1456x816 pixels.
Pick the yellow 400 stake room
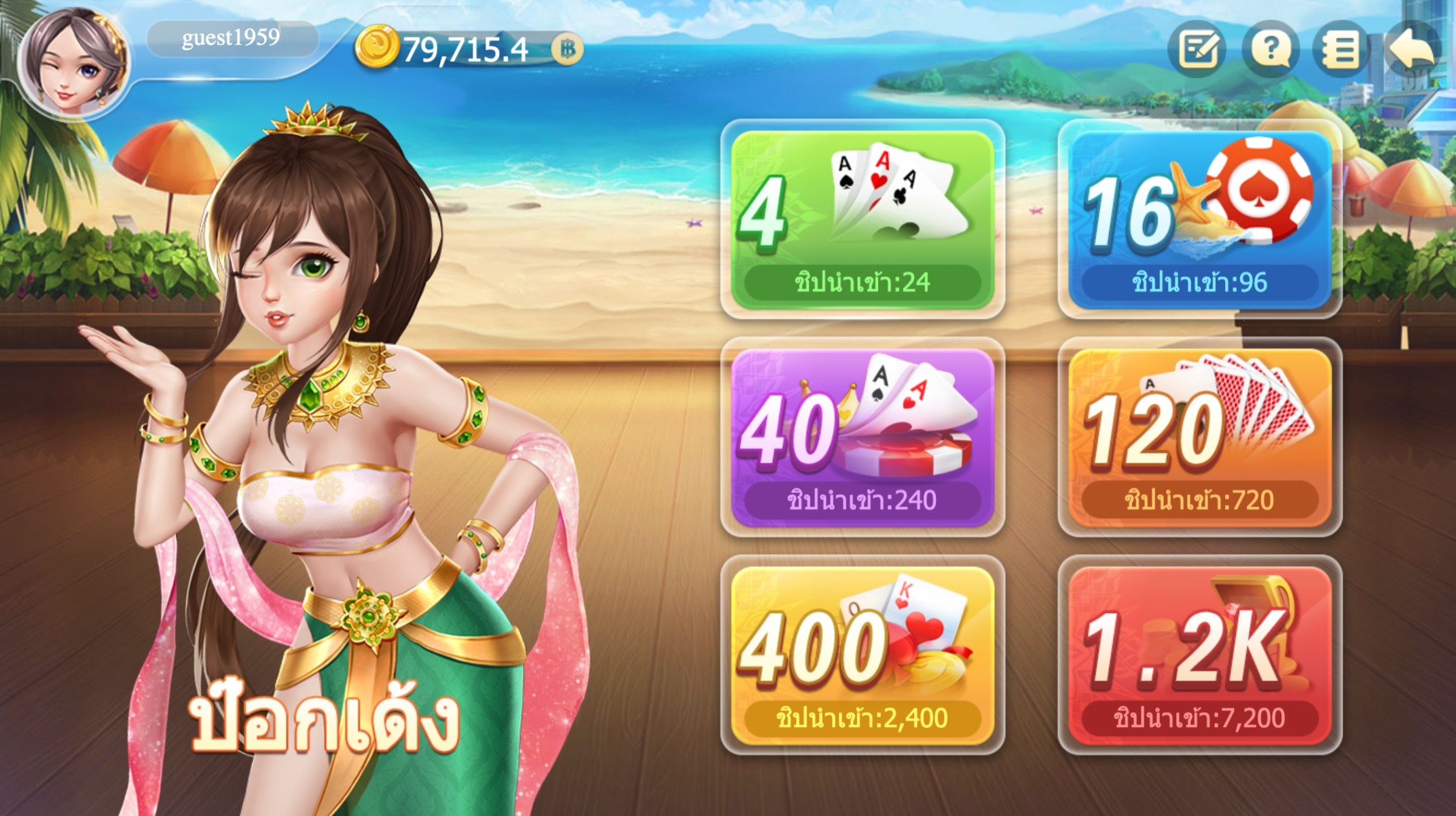[862, 654]
